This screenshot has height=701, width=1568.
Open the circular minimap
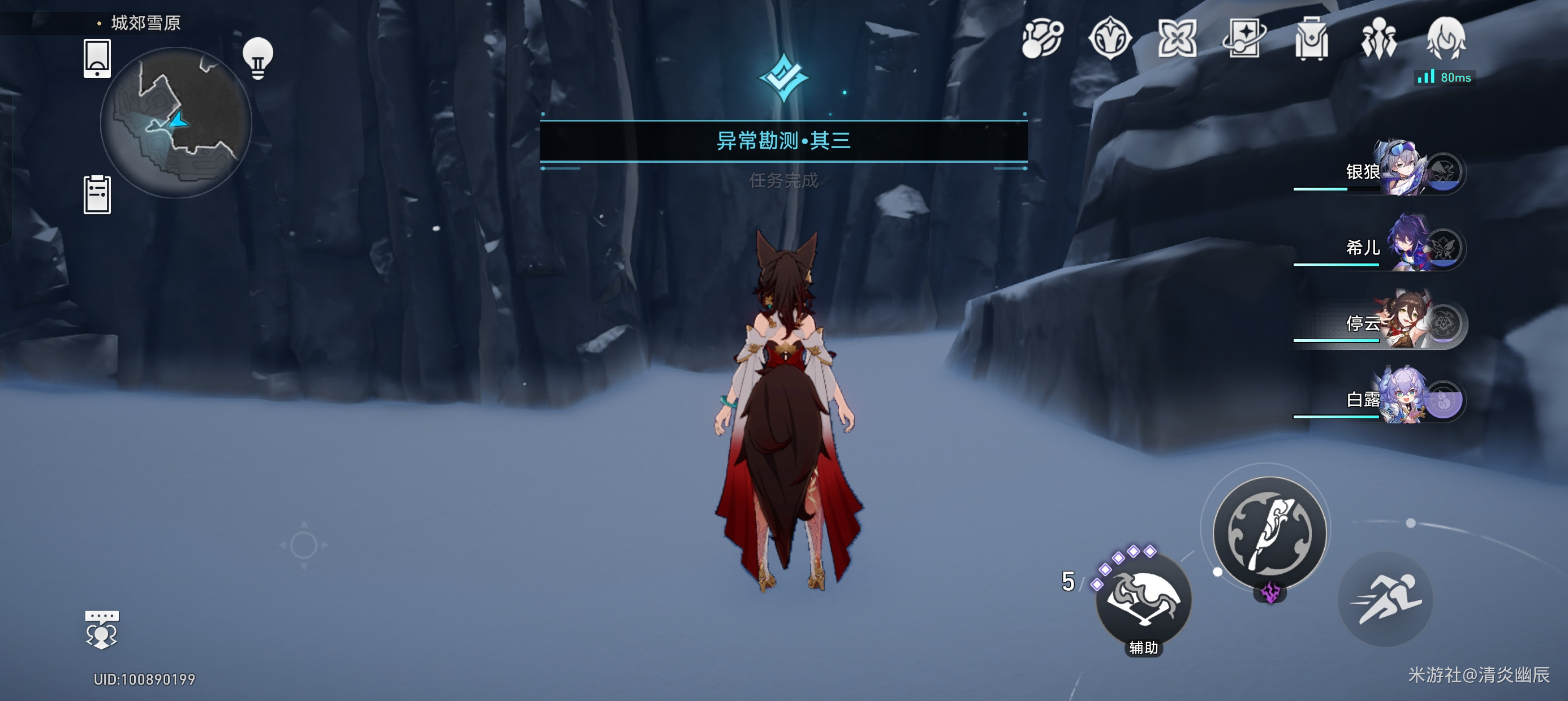tap(175, 122)
